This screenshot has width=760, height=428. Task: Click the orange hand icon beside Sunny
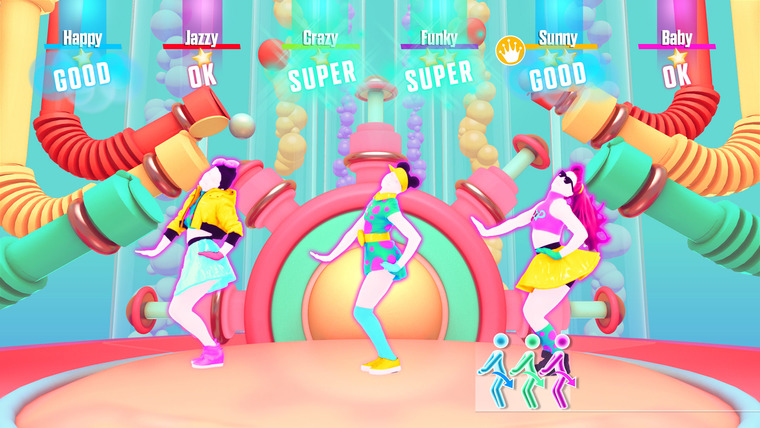pos(509,48)
